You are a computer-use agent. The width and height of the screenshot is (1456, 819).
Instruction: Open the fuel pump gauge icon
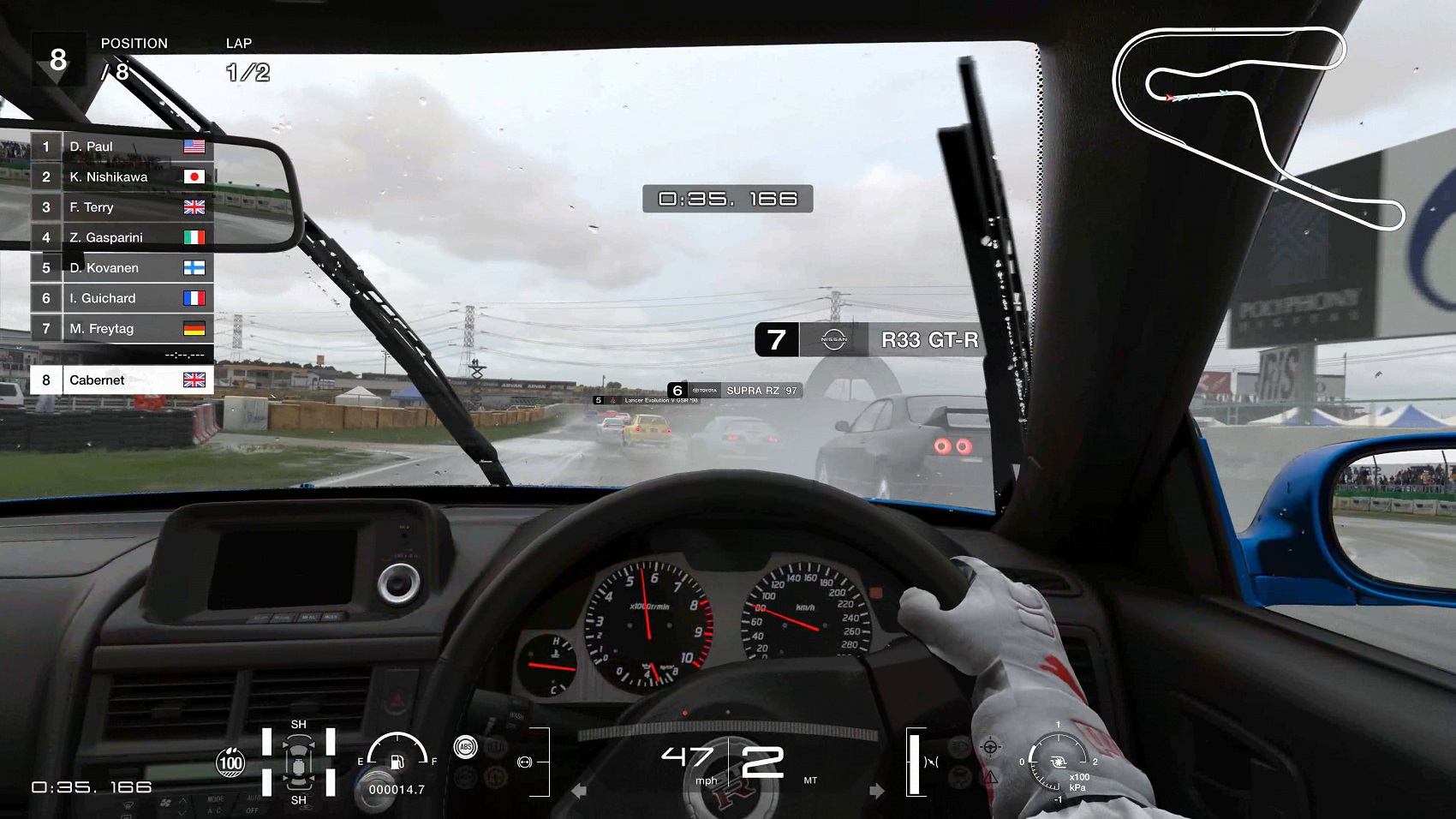tap(397, 762)
